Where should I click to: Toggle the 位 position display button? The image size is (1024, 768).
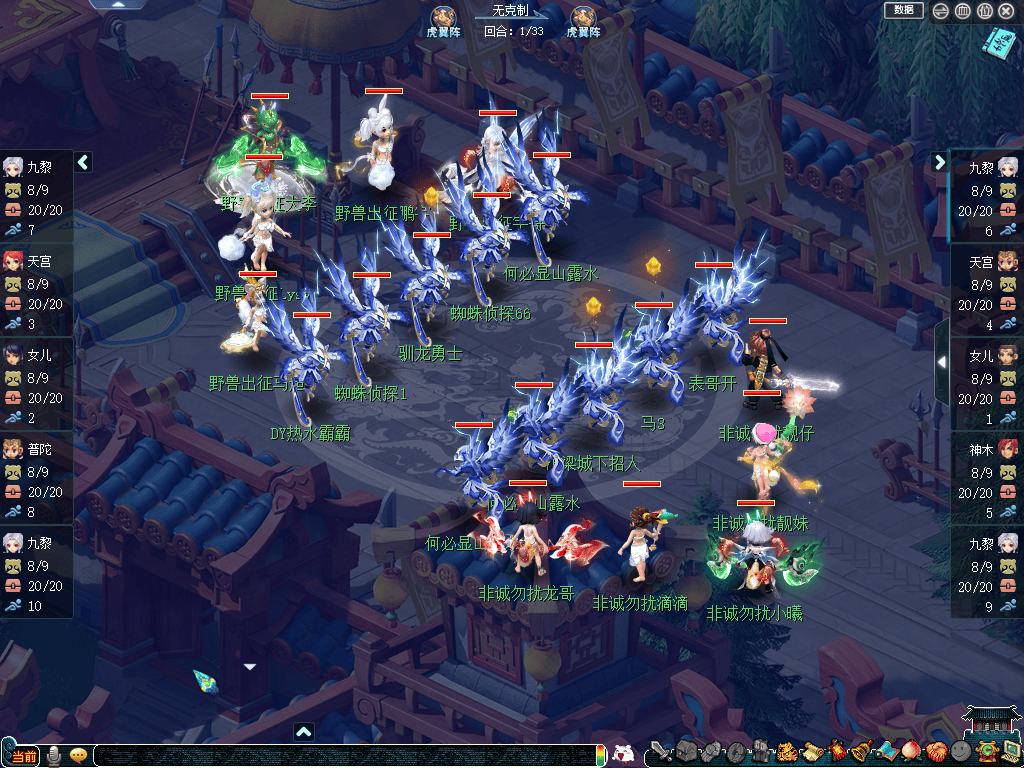[x=984, y=11]
